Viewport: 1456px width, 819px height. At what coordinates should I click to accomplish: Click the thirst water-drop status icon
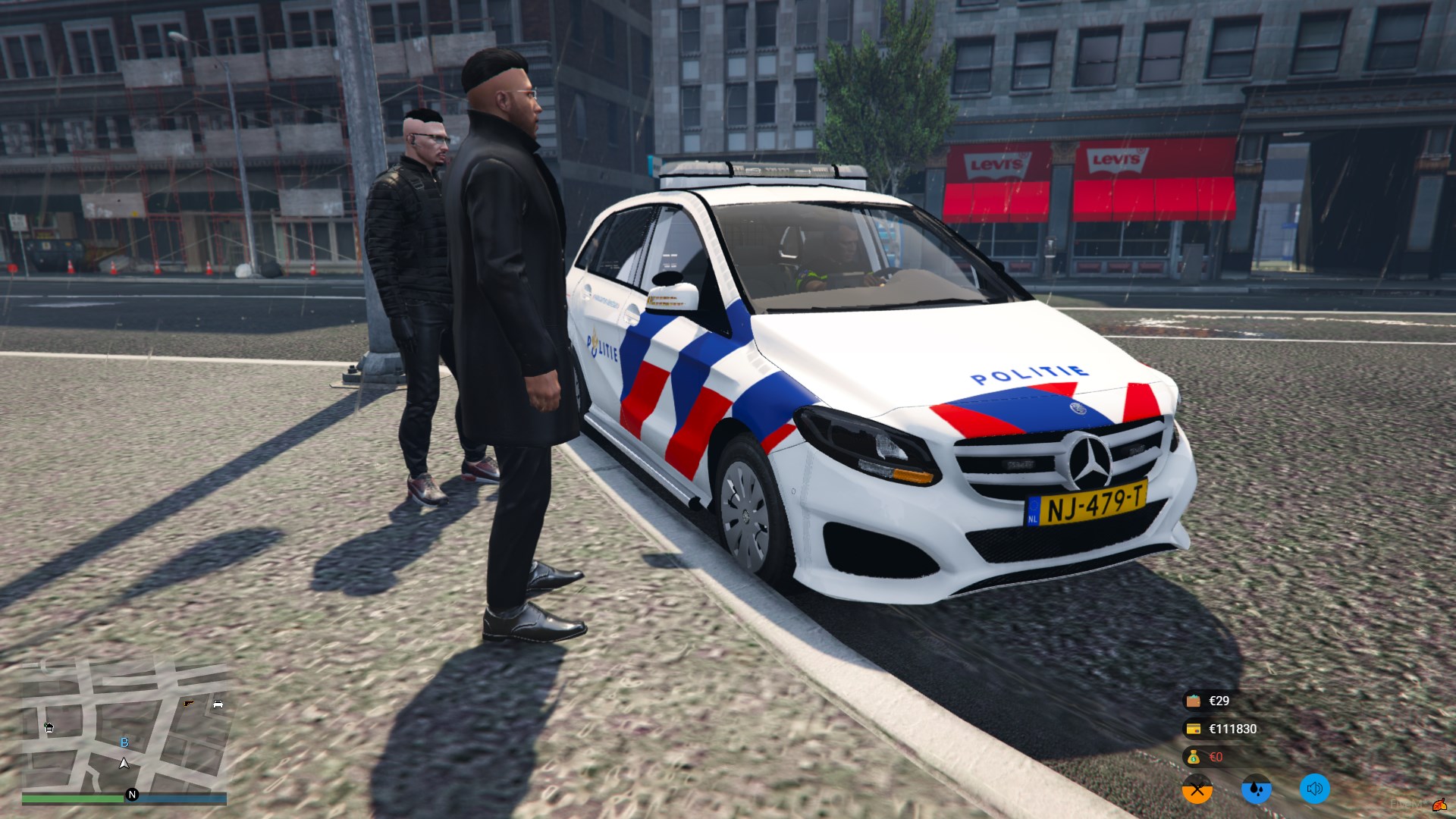tap(1256, 789)
